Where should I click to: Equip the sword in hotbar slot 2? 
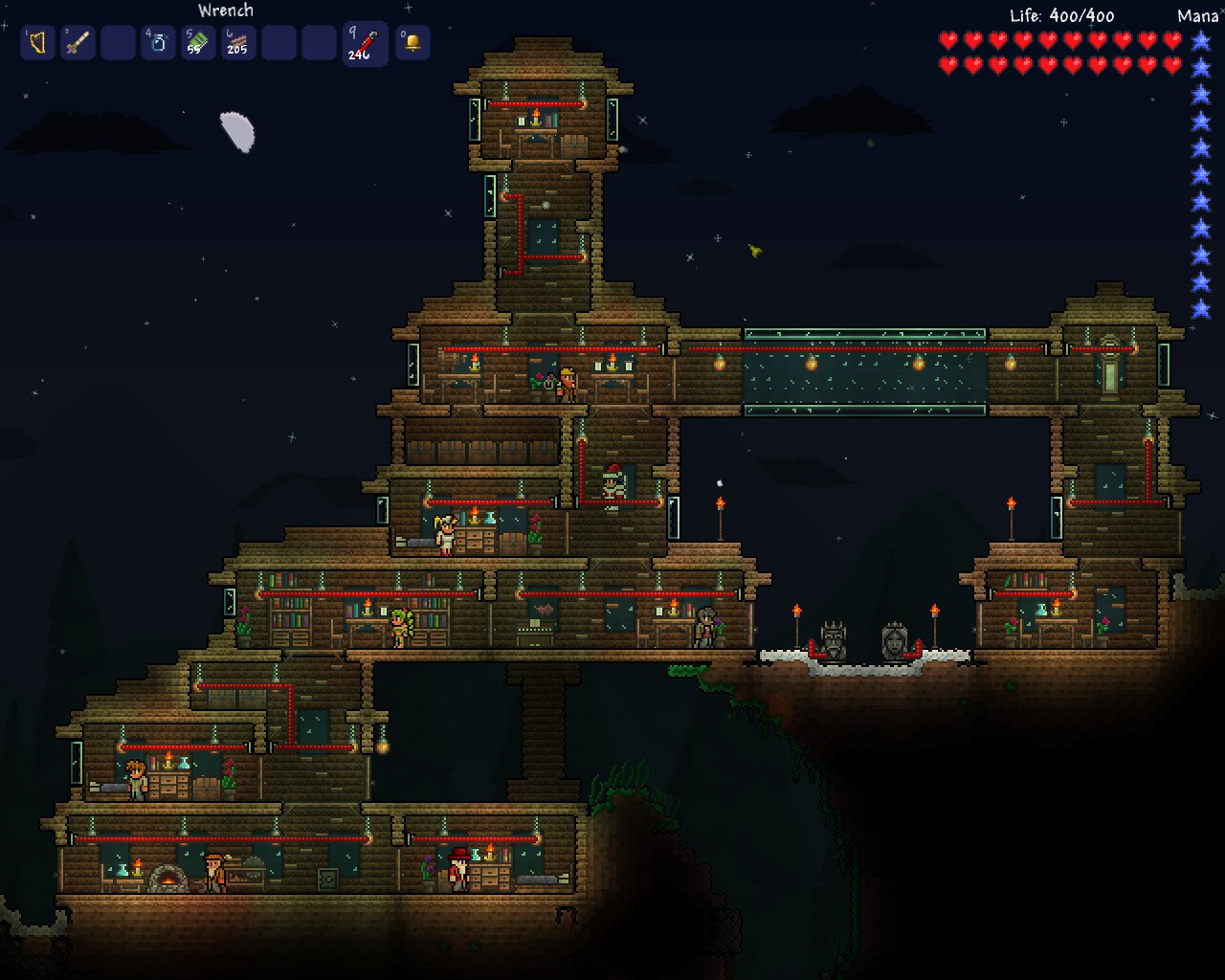(78, 43)
